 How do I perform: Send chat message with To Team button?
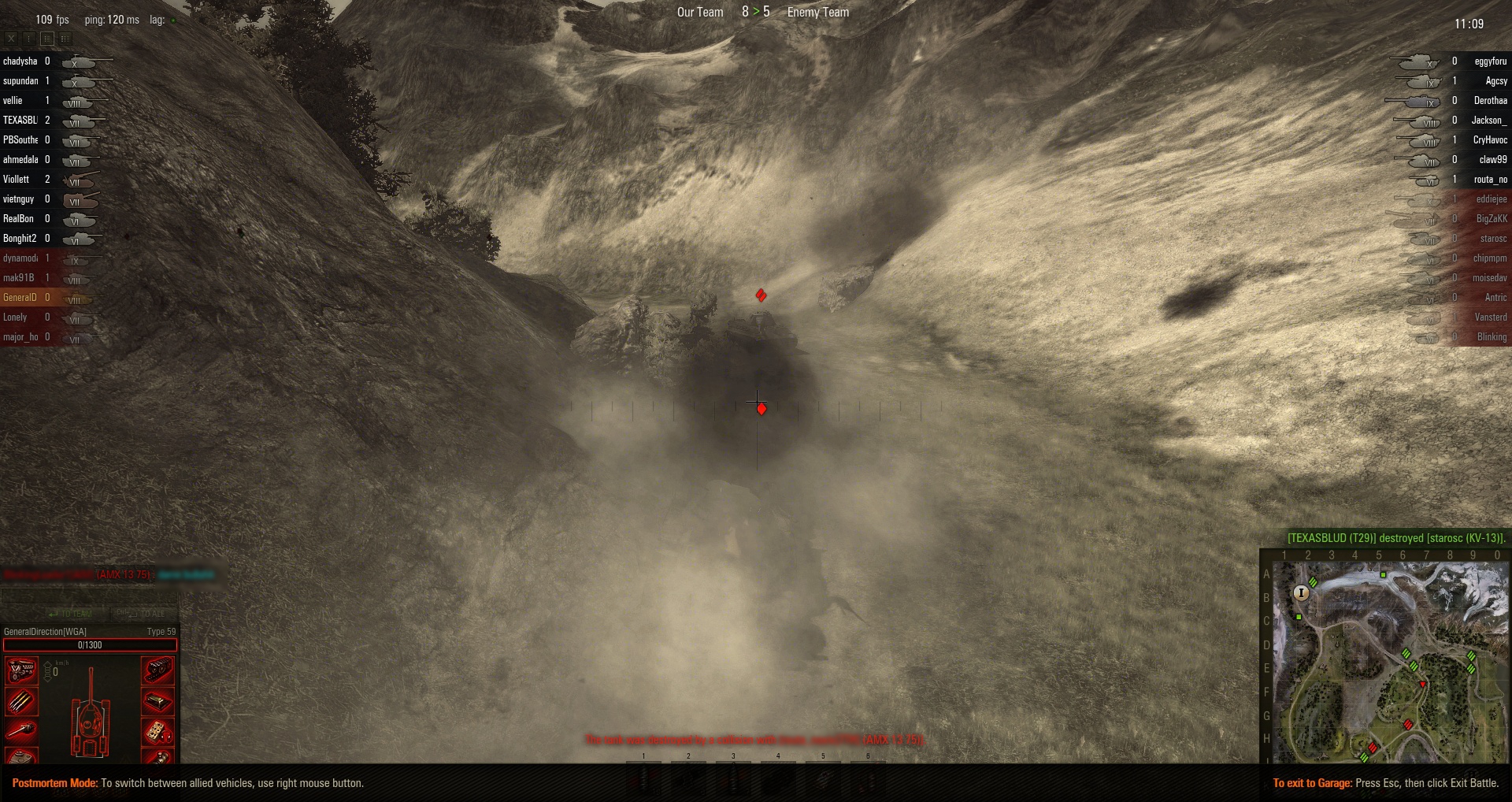(70, 614)
